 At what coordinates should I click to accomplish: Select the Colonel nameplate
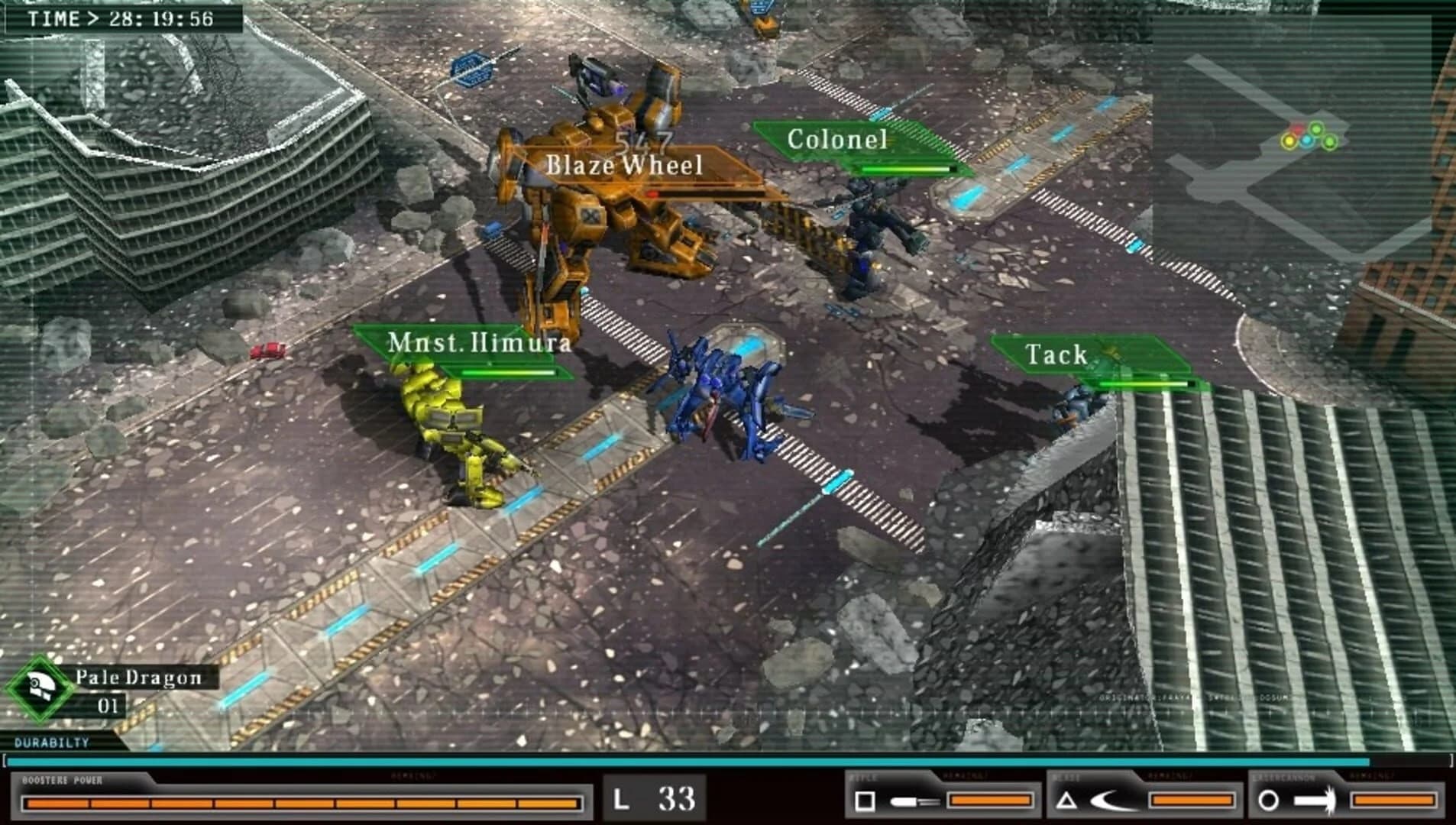(838, 141)
